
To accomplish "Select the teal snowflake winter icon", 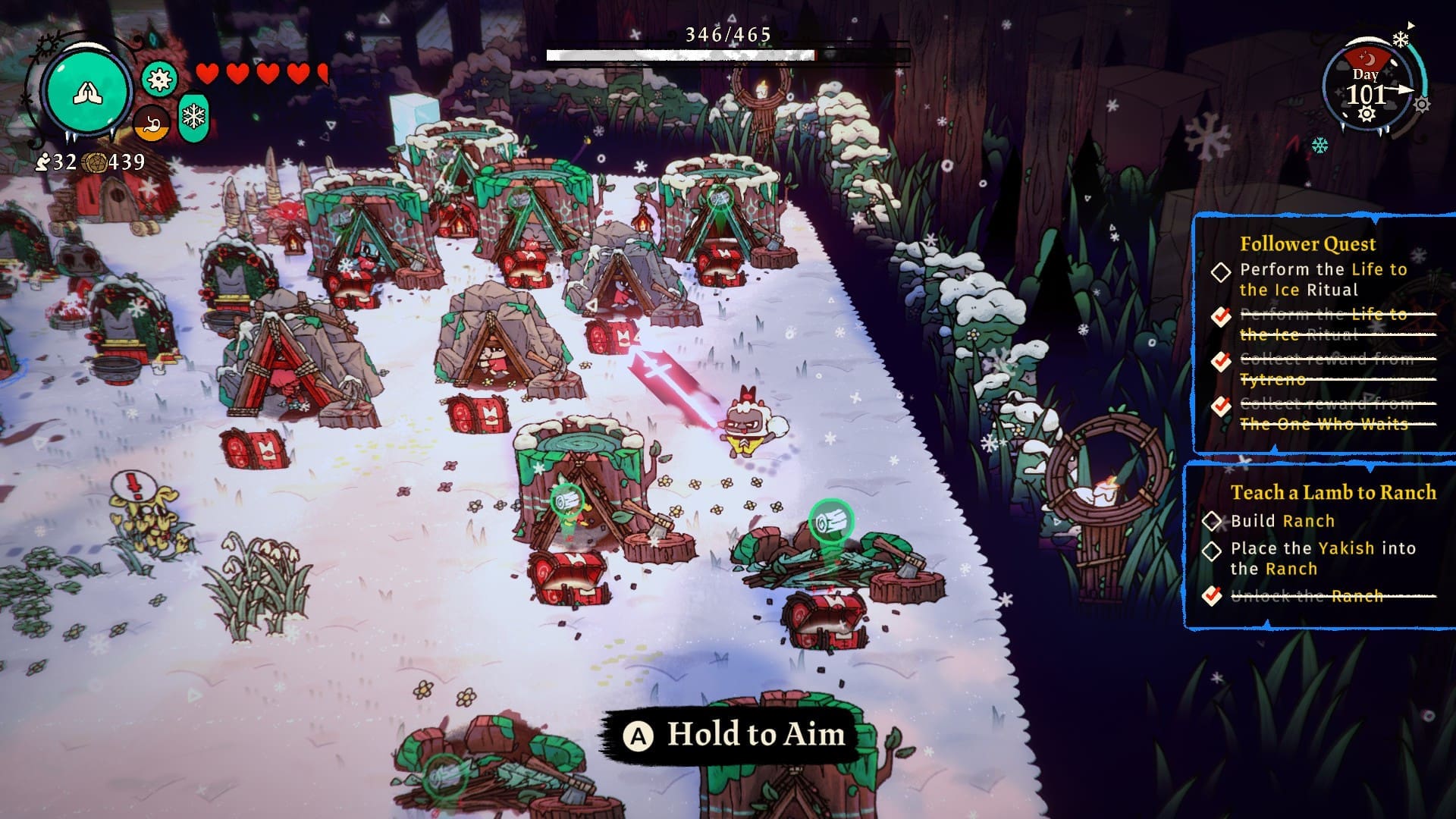I will 194,118.
